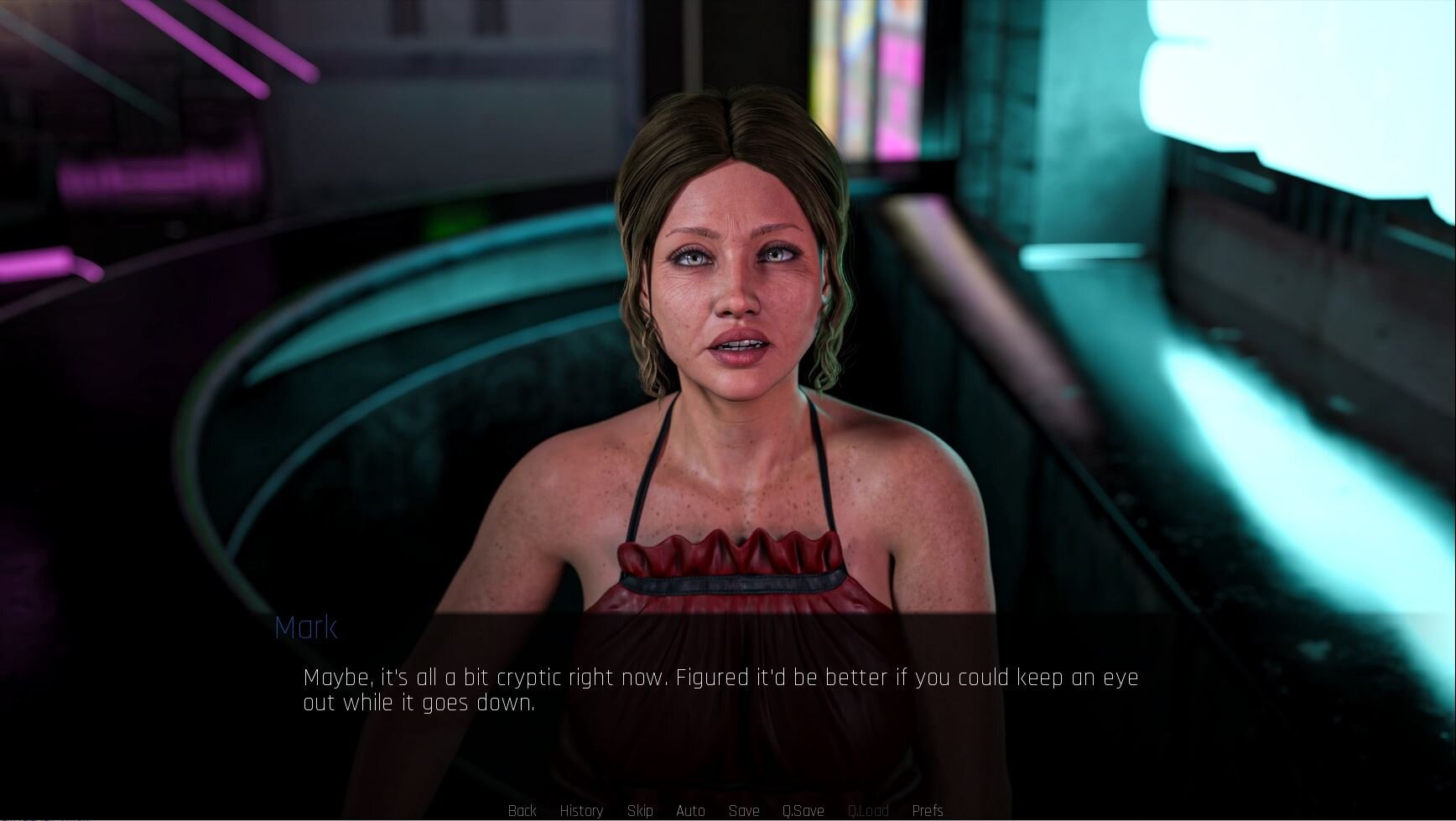This screenshot has width=1456, height=821.
Task: Open the dialogue History
Action: [x=581, y=810]
